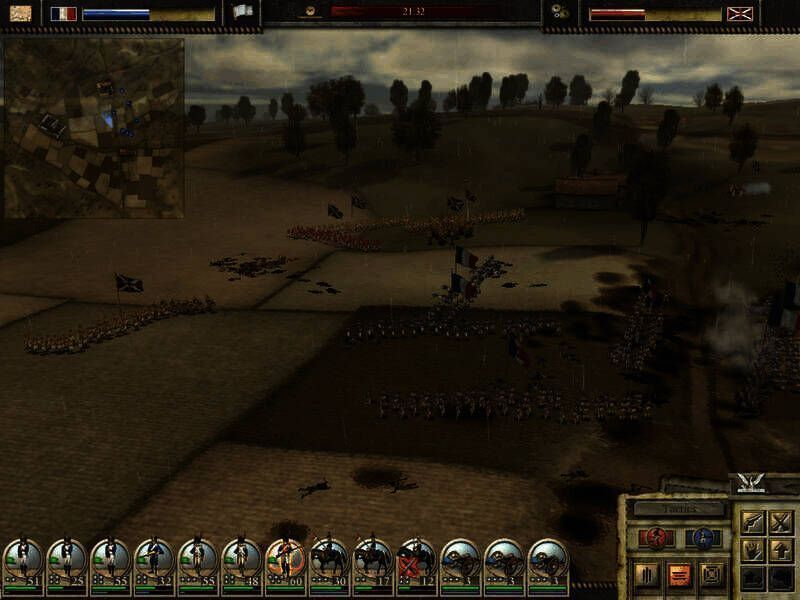Choose the highlighted line formation button
The height and width of the screenshot is (600, 800).
(x=677, y=575)
